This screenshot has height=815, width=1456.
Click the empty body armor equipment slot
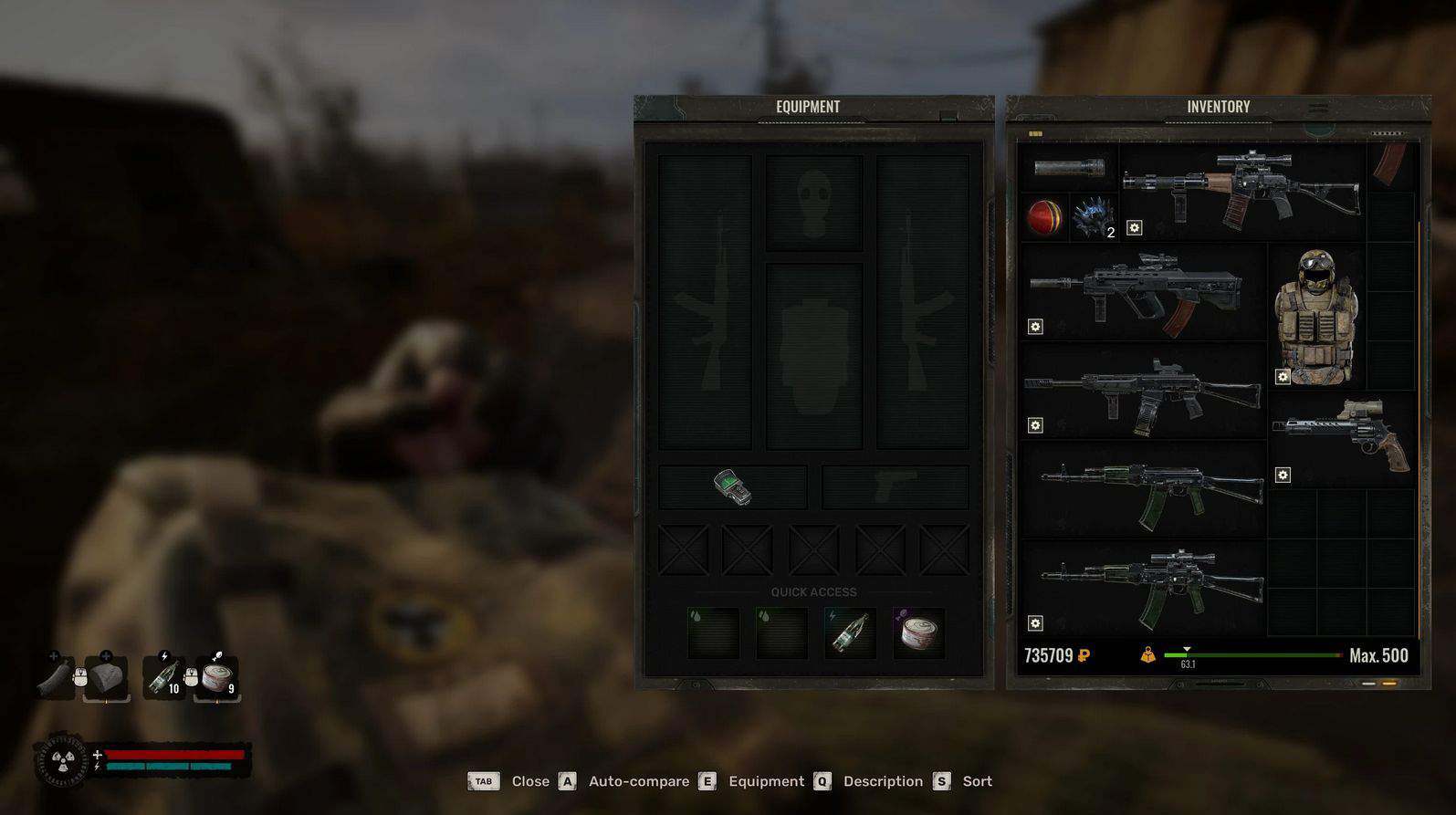pyautogui.click(x=813, y=356)
